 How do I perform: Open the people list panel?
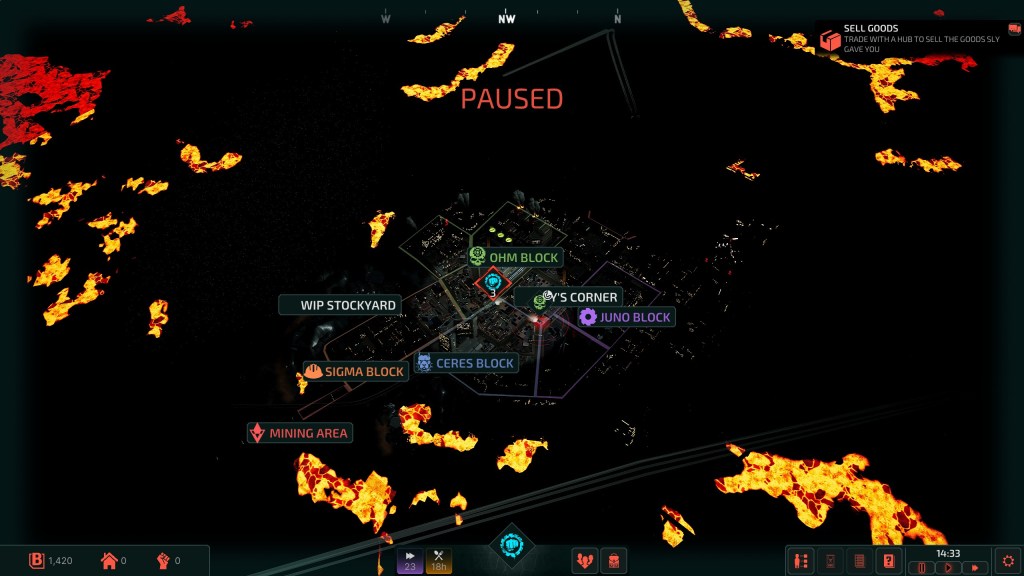800,561
